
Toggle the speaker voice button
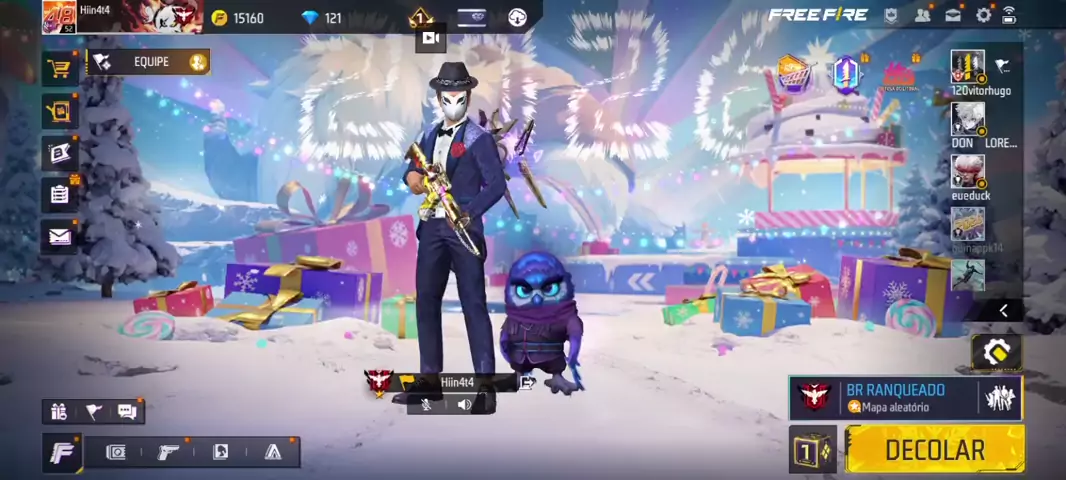[464, 405]
